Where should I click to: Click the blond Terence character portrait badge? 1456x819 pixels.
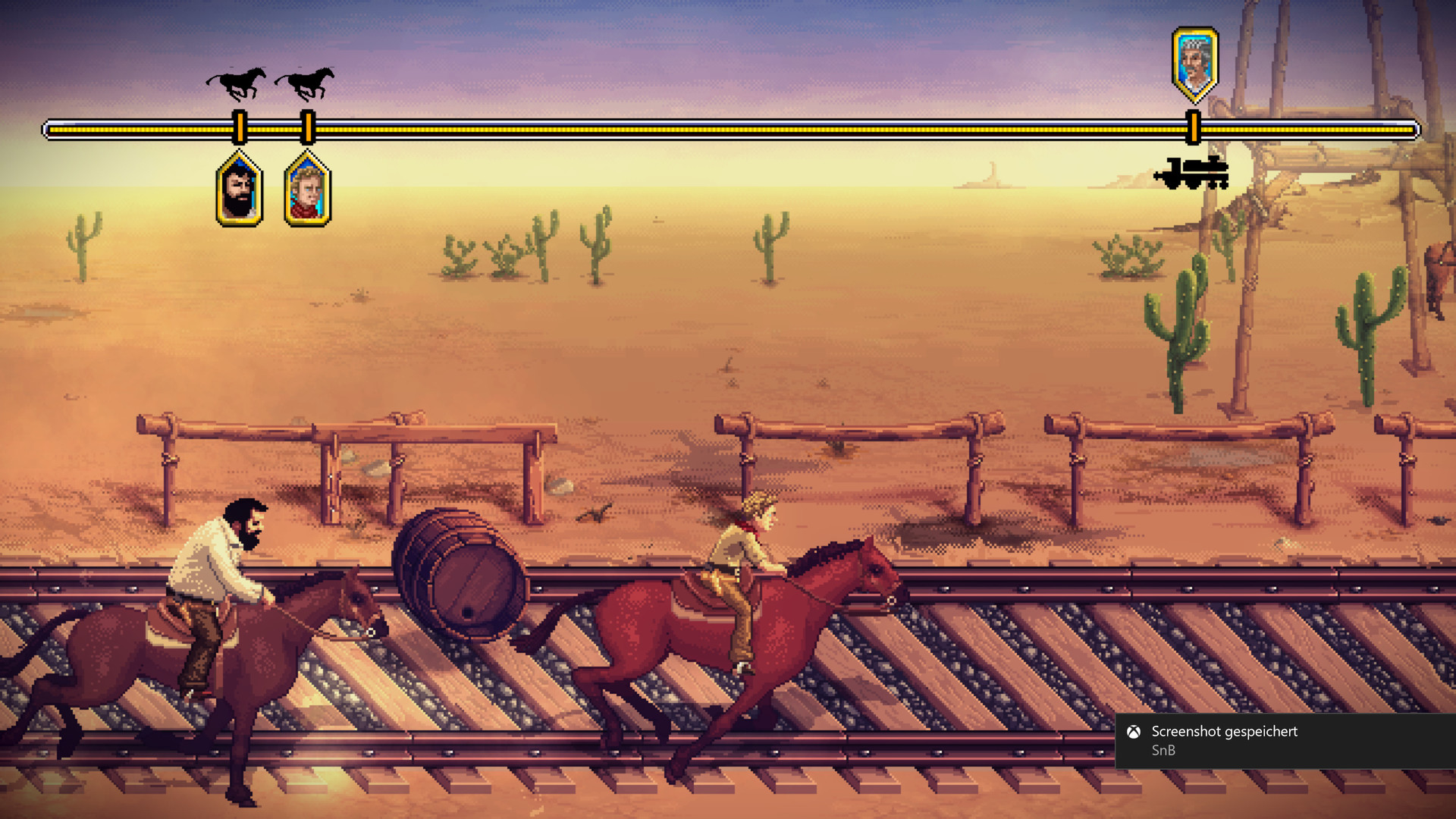tap(308, 190)
